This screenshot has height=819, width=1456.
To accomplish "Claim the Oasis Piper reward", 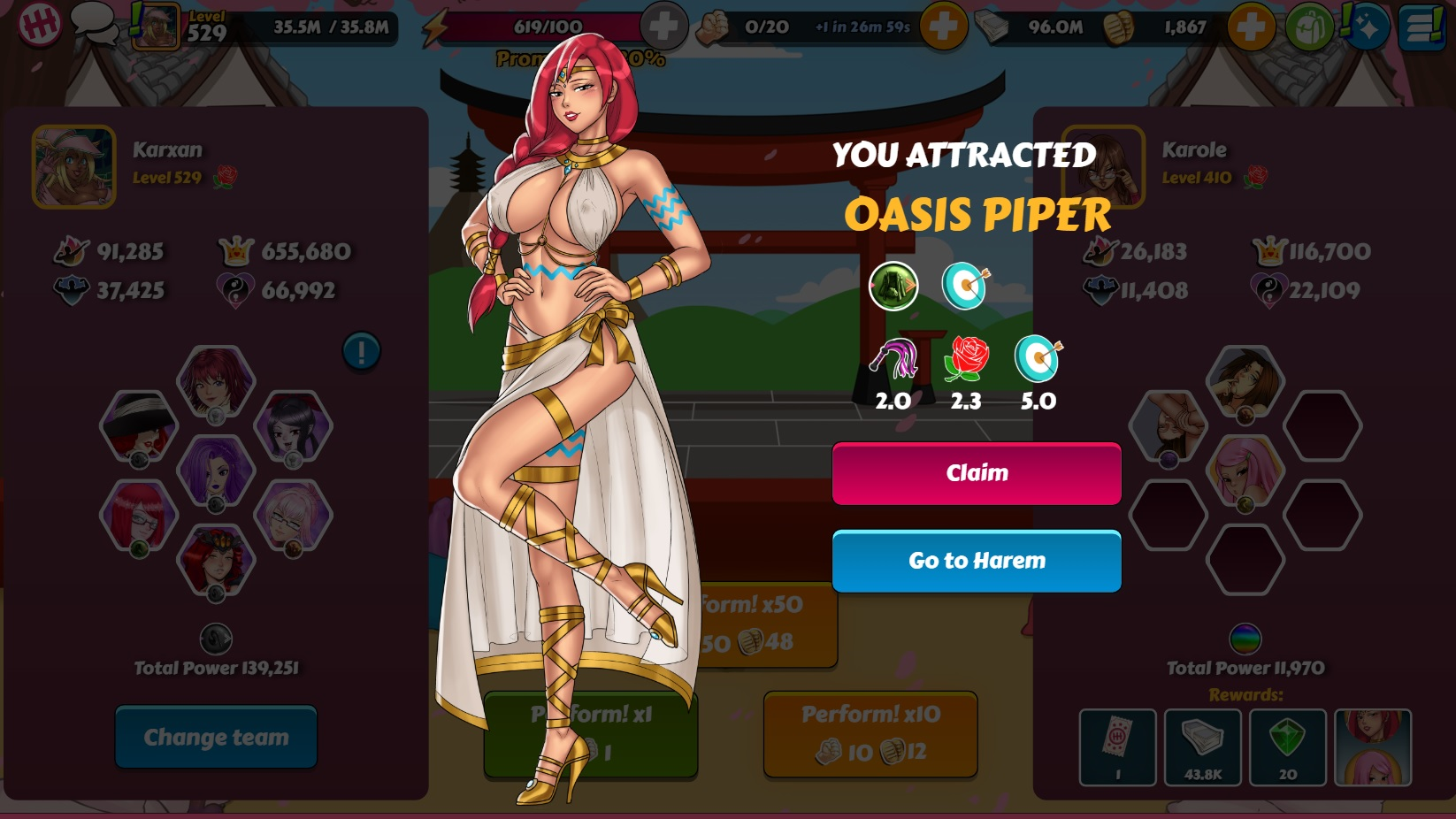I will (977, 473).
